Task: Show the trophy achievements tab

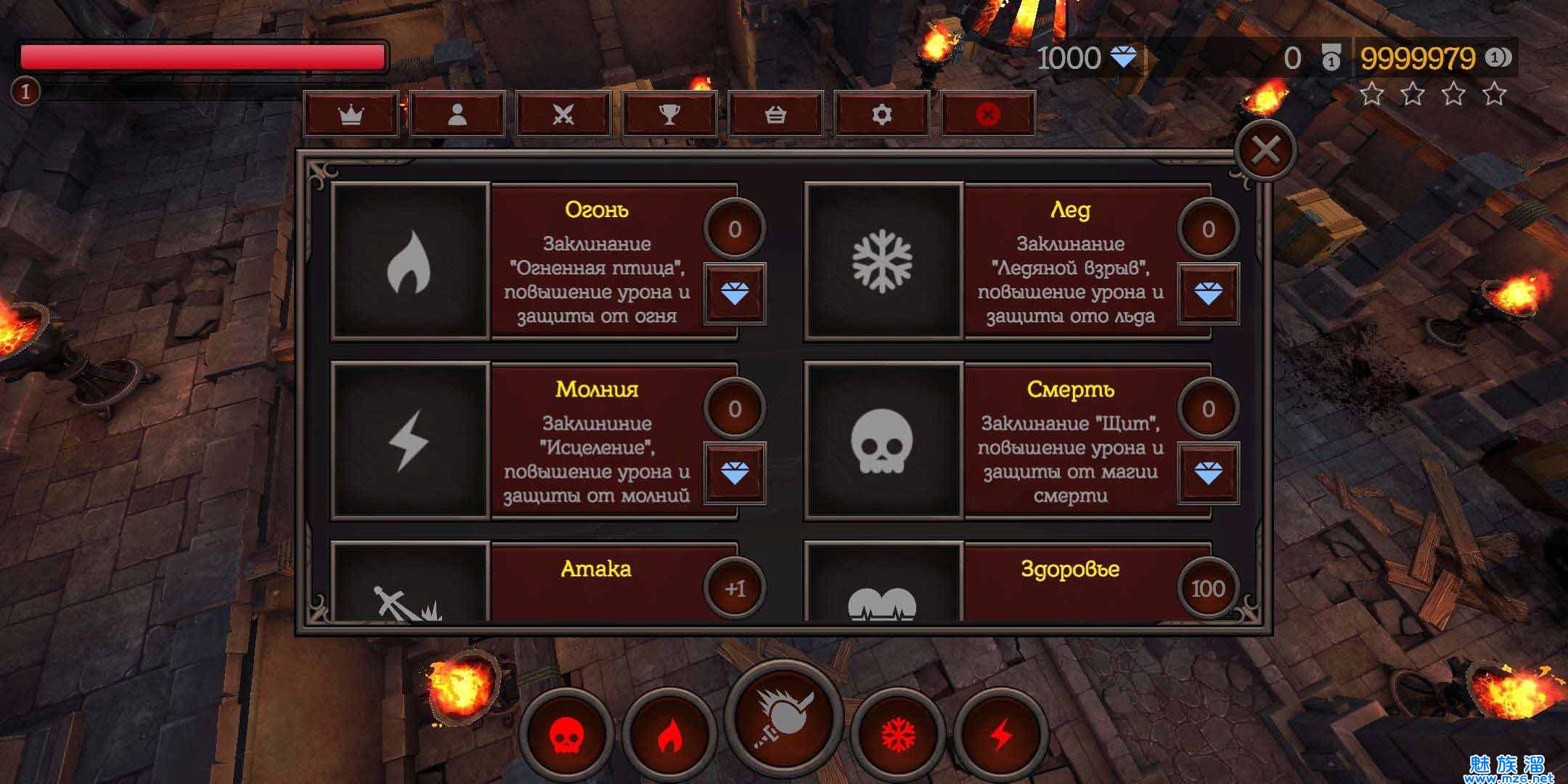Action: coord(669,115)
